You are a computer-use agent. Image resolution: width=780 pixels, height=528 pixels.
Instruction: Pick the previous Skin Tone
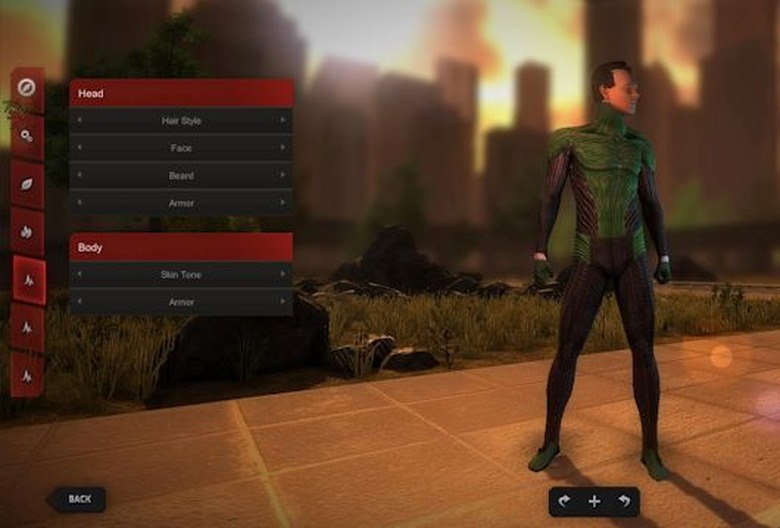(80, 274)
